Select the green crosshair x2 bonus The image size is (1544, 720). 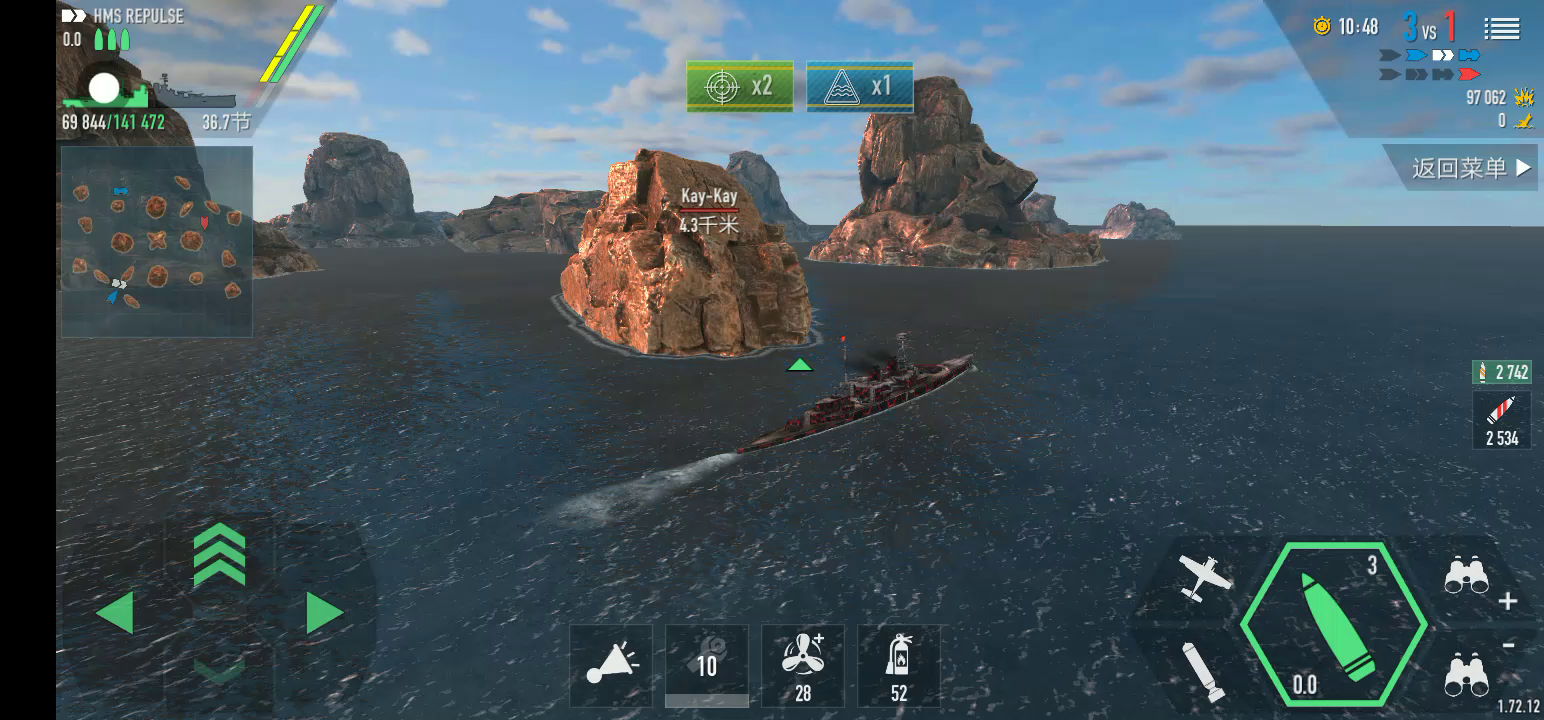740,86
